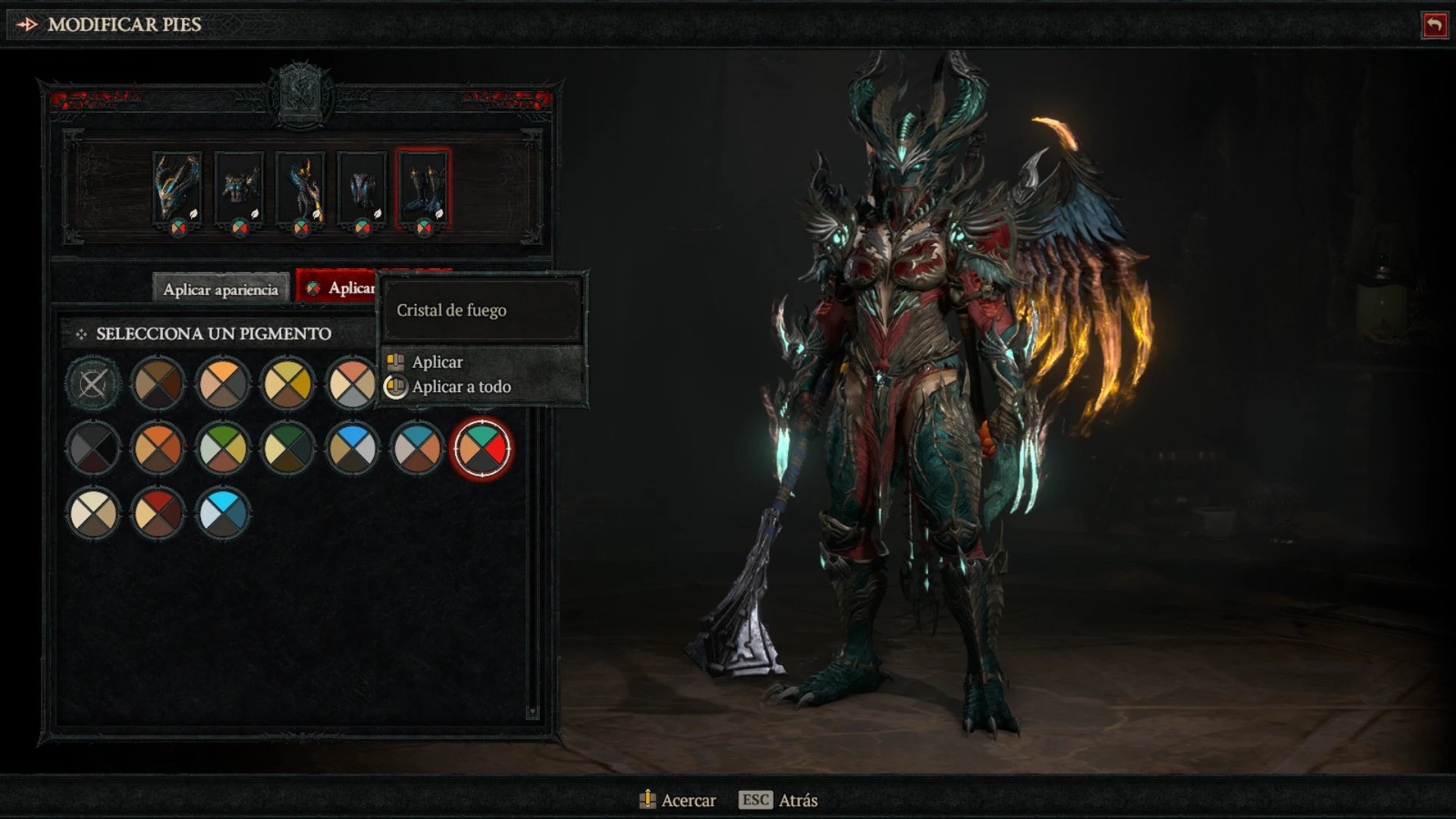
Task: Choose Aplicar in the pigment popup
Action: pyautogui.click(x=438, y=362)
